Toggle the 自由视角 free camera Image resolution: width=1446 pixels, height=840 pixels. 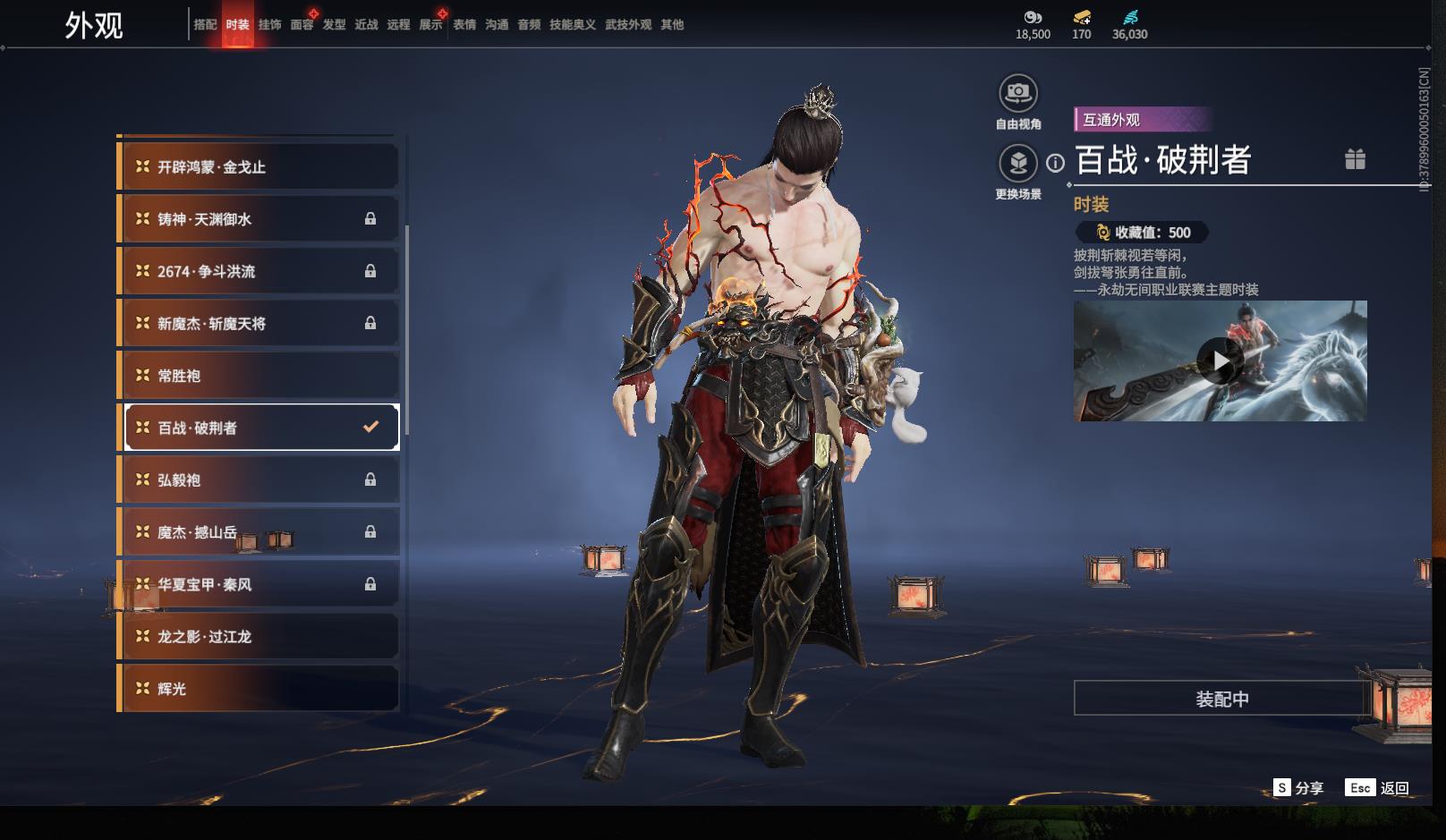pos(1017,93)
